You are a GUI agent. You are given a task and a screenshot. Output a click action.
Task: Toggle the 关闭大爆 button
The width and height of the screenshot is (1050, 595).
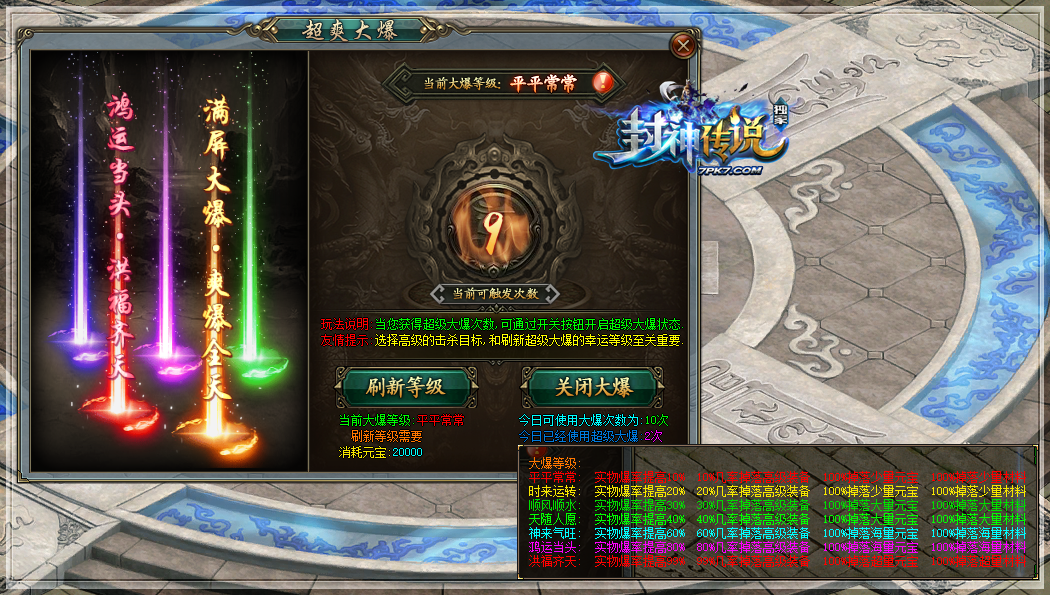pos(591,387)
